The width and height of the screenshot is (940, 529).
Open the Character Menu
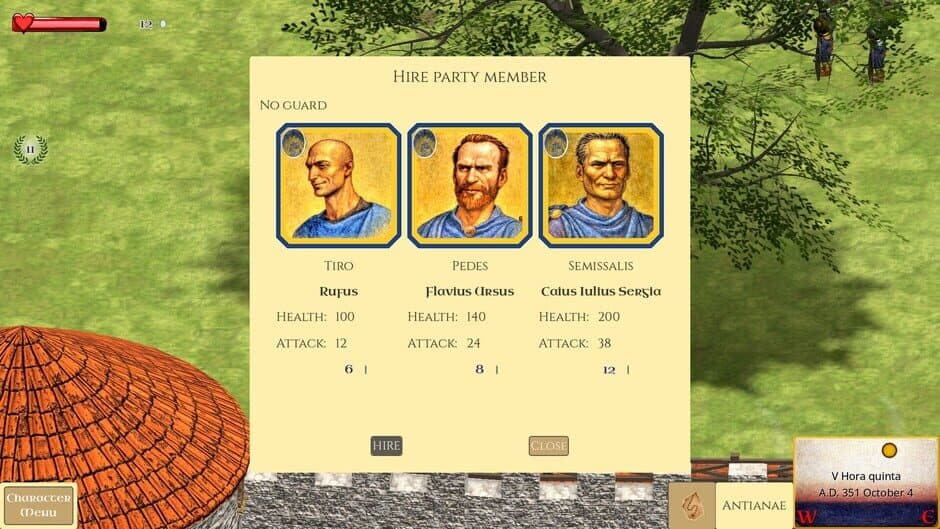[39, 505]
